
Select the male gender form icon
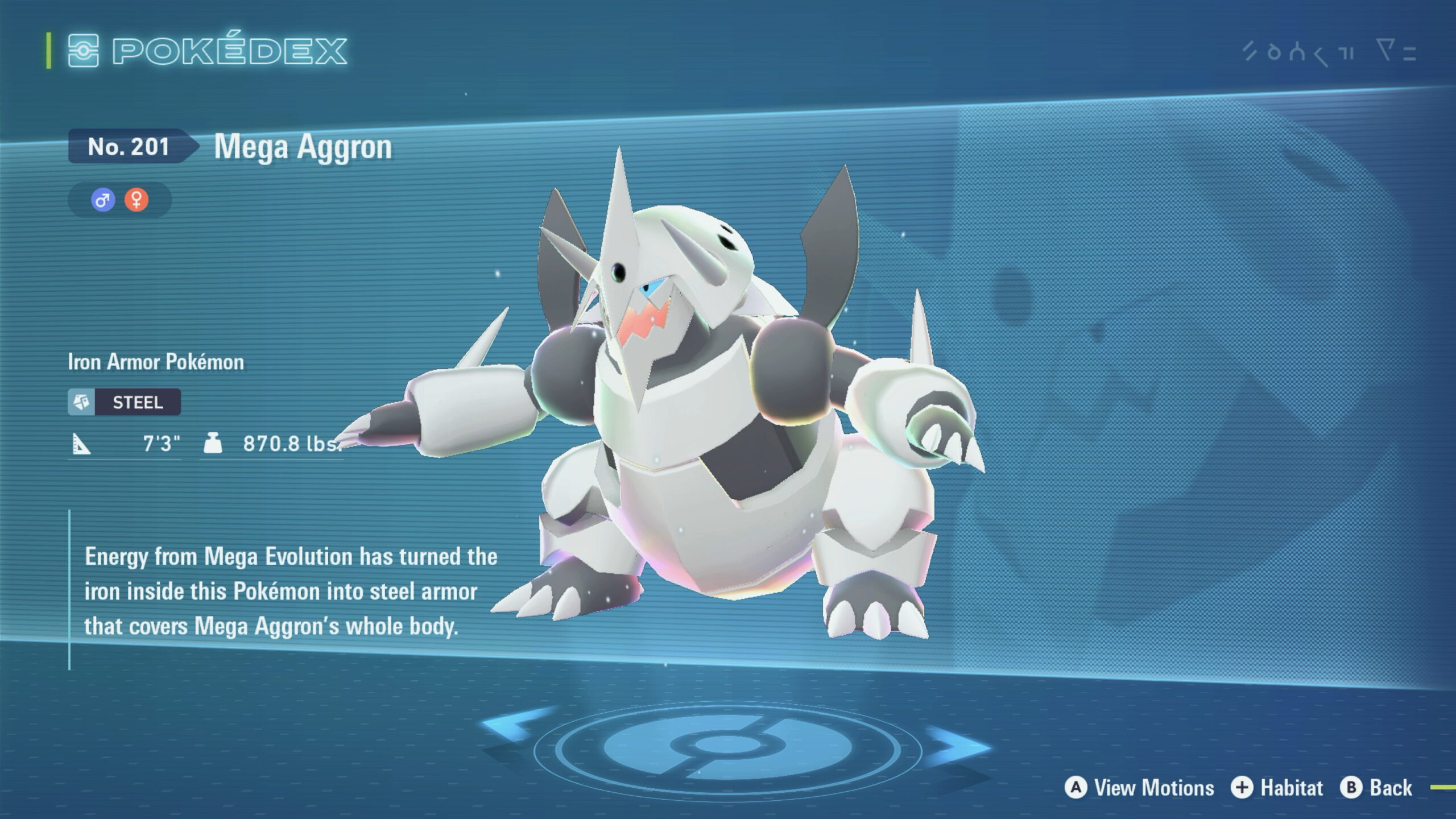tap(103, 200)
